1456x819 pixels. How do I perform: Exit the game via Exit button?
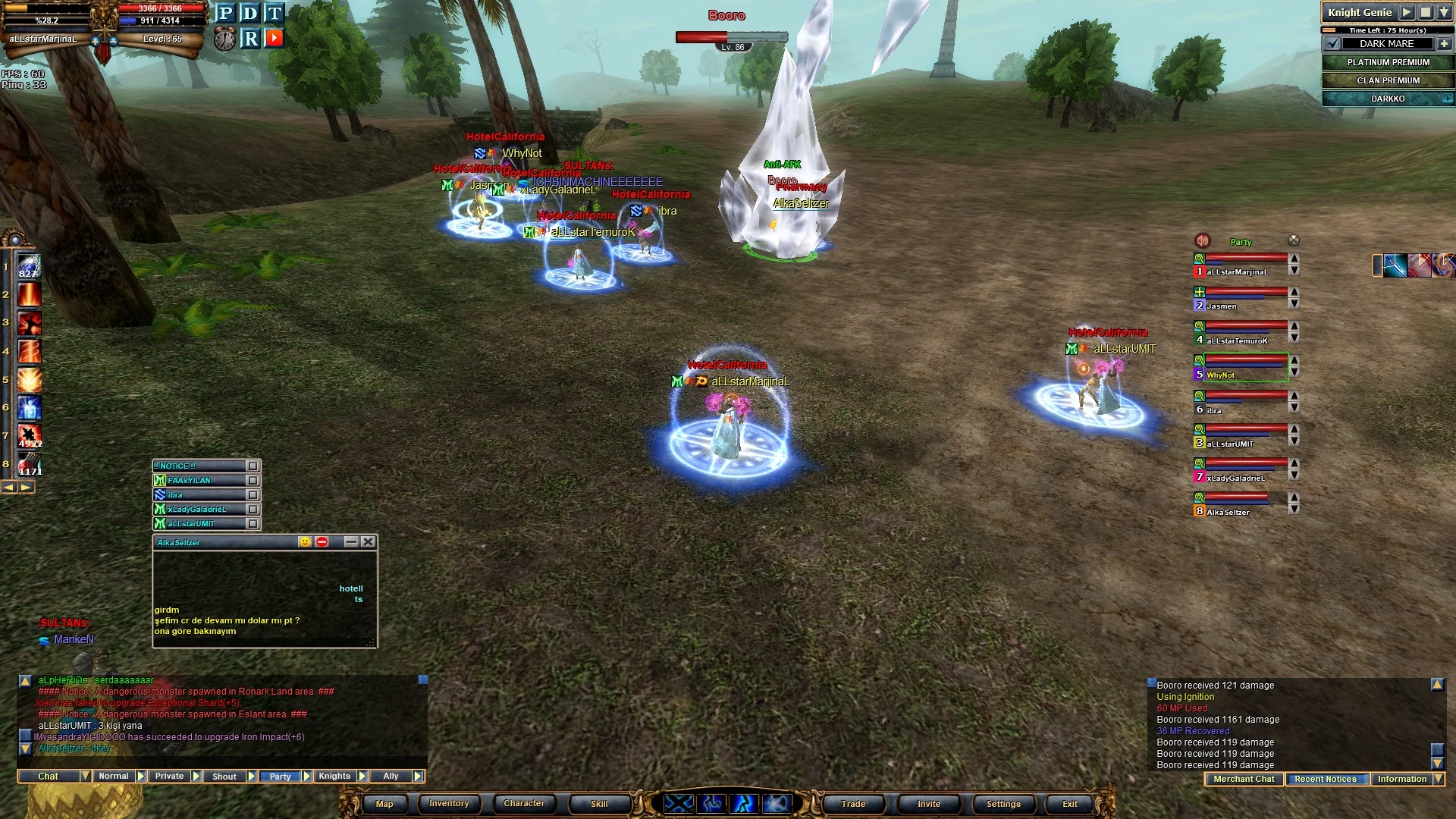(x=1069, y=804)
